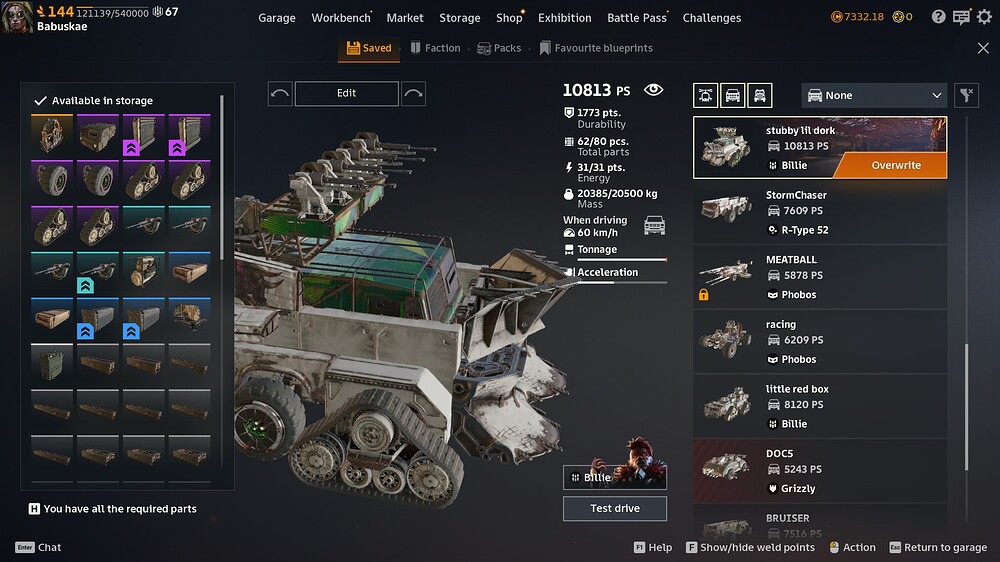This screenshot has width=1000, height=562.
Task: Select the Billie co-driver button
Action: tap(614, 477)
